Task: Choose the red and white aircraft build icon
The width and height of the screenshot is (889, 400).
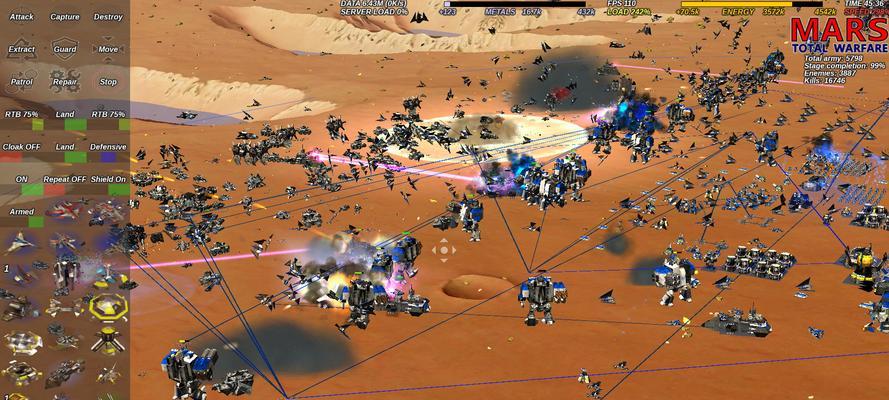Action: click(65, 212)
